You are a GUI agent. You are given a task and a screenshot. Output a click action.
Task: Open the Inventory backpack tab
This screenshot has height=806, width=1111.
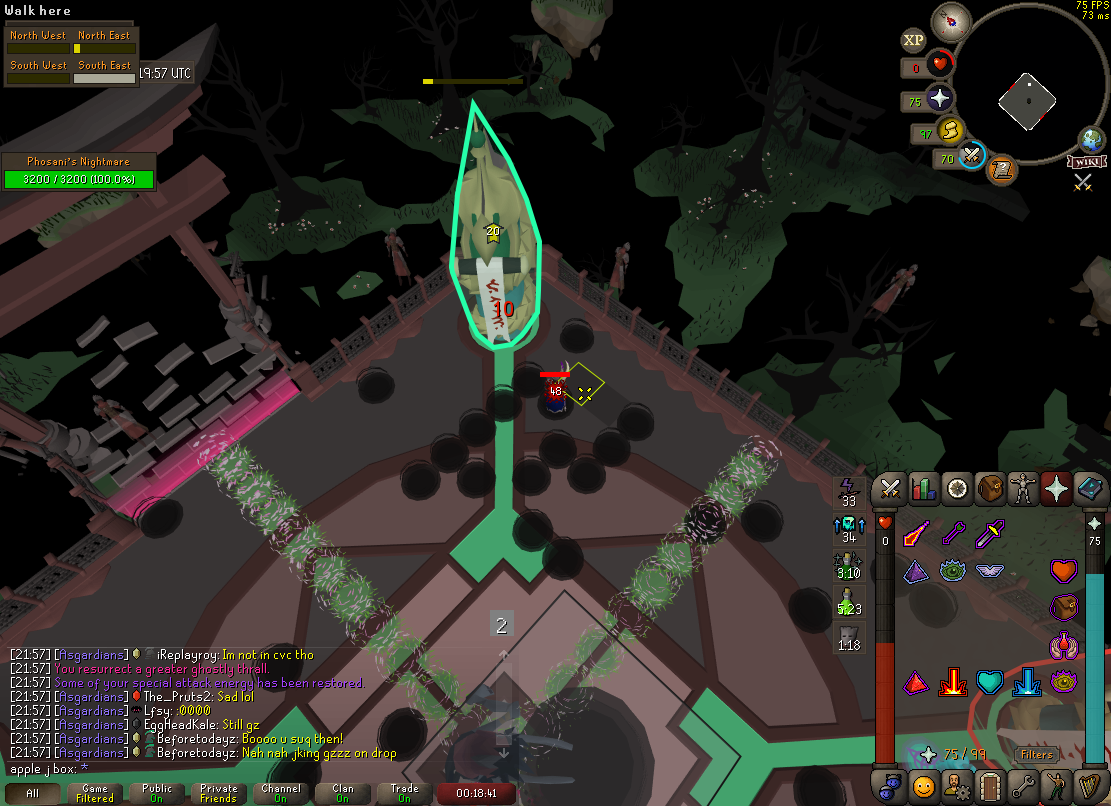991,489
